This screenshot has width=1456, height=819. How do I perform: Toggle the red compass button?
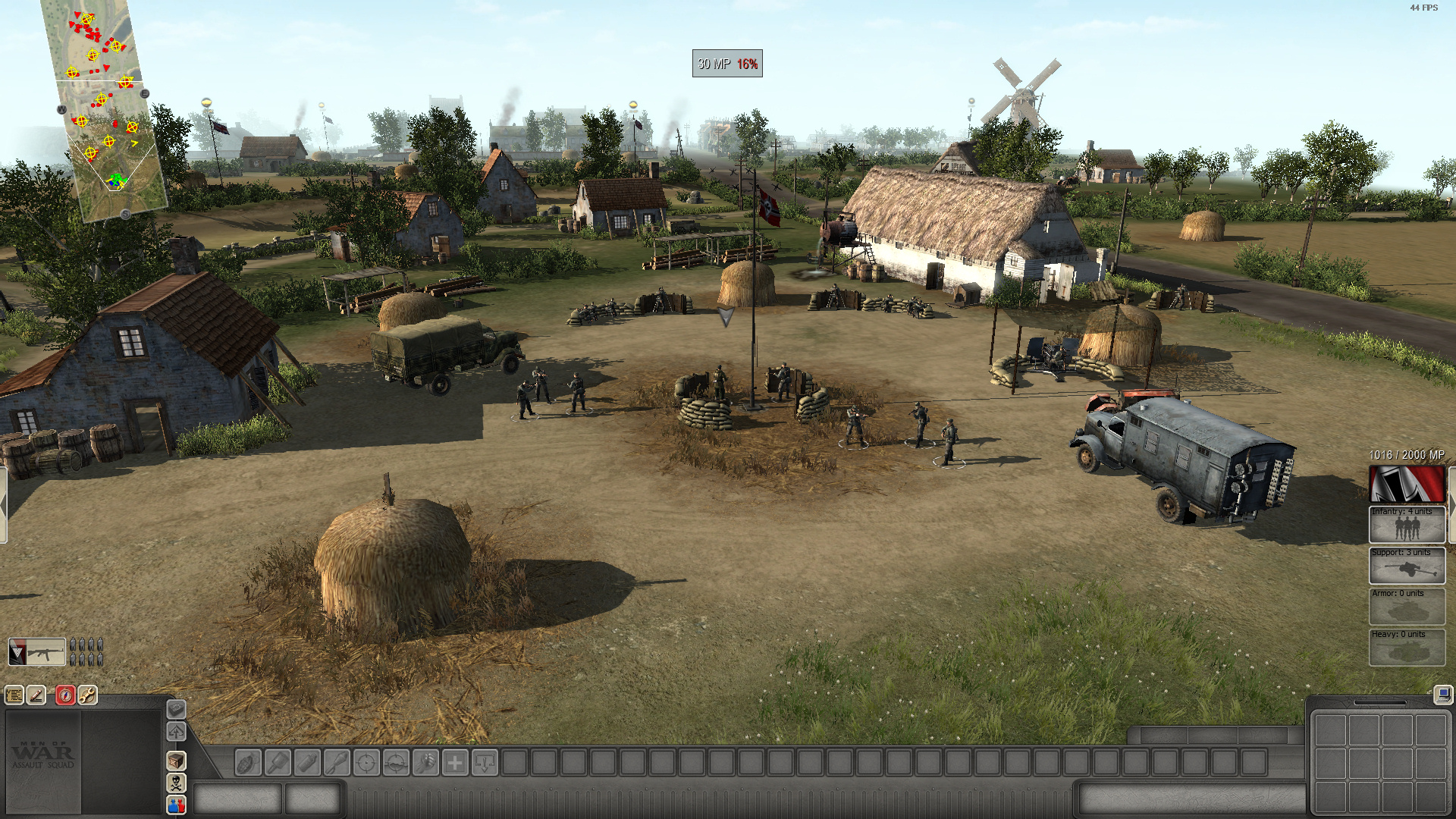[65, 695]
